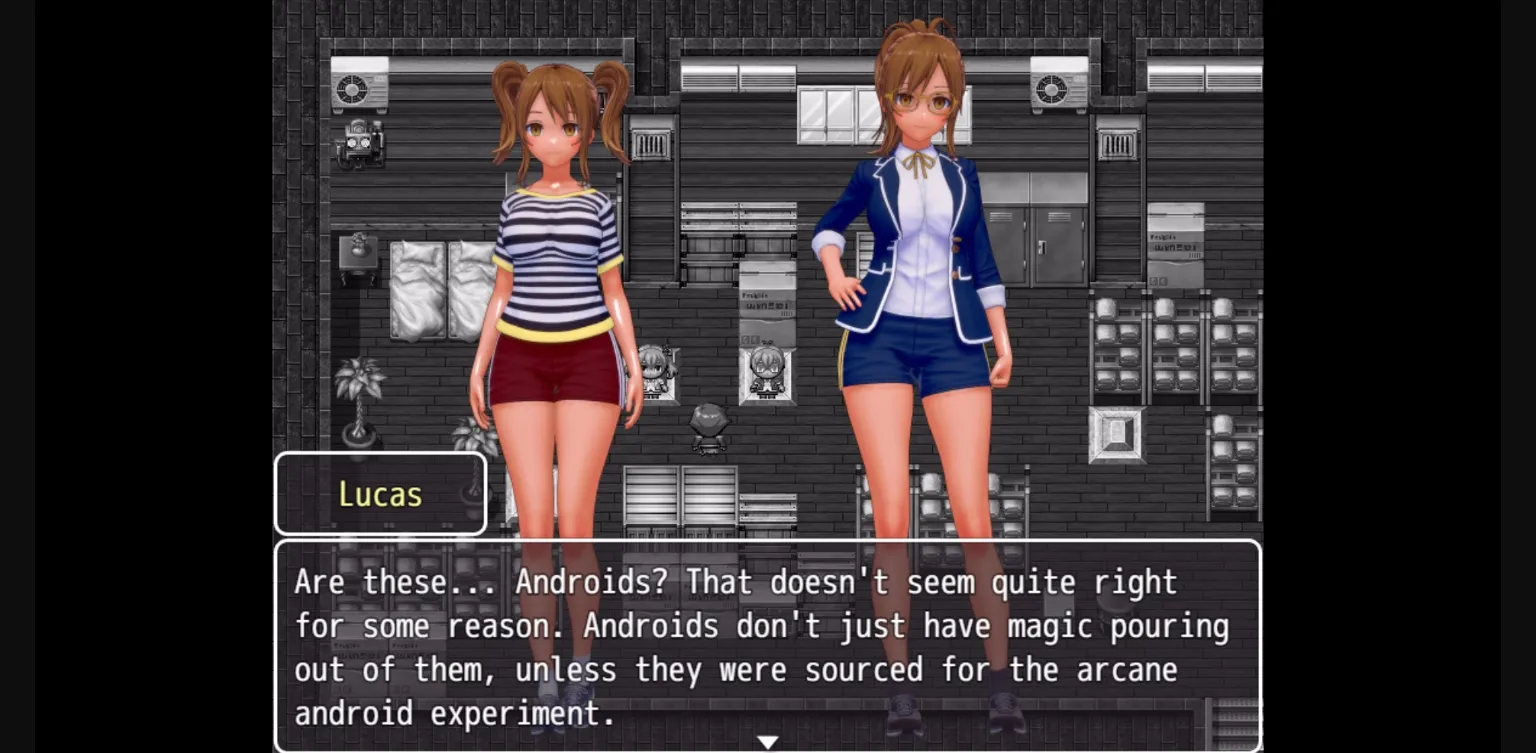1536x753 pixels.
Task: Click the air conditioner unit on the left wall
Action: pyautogui.click(x=359, y=89)
